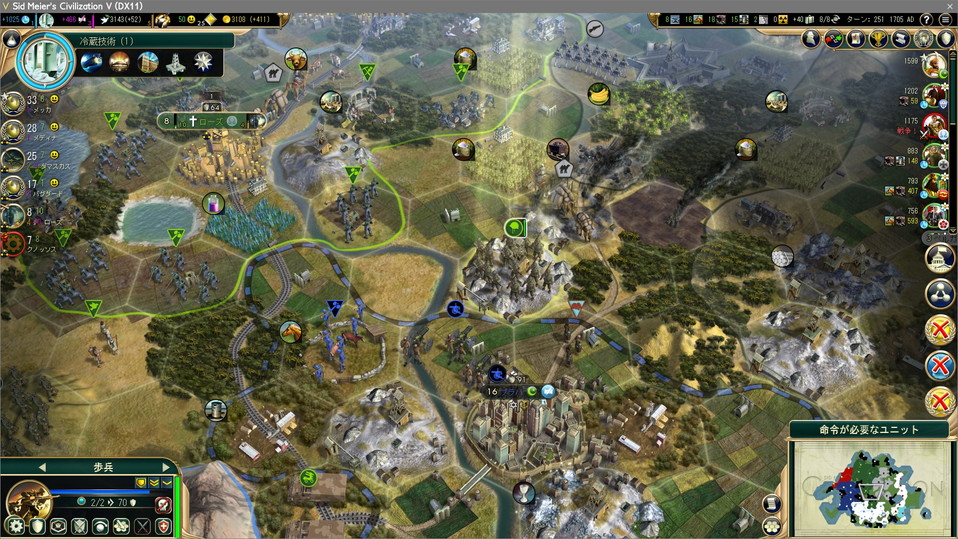Select the at-war leader portrait
Screen dimensions: 958x539
click(x=934, y=124)
